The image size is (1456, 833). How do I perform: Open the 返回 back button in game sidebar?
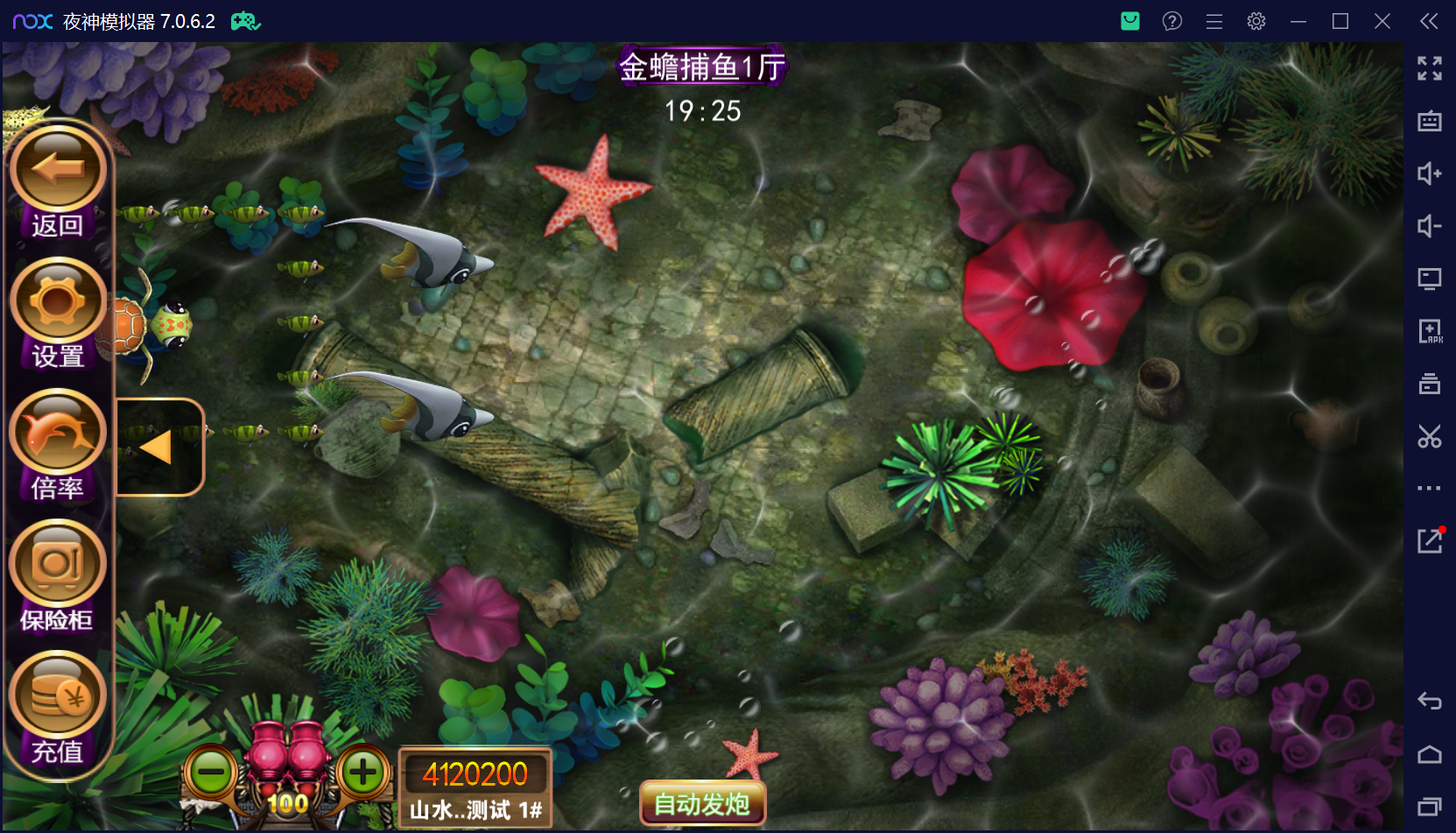coord(56,168)
